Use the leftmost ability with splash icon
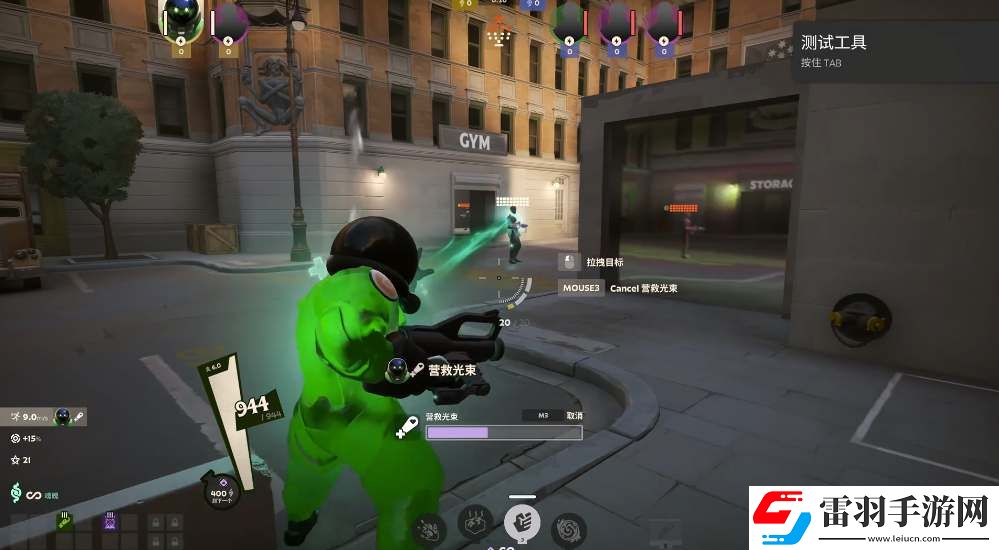Image resolution: width=999 pixels, height=550 pixels. (428, 527)
